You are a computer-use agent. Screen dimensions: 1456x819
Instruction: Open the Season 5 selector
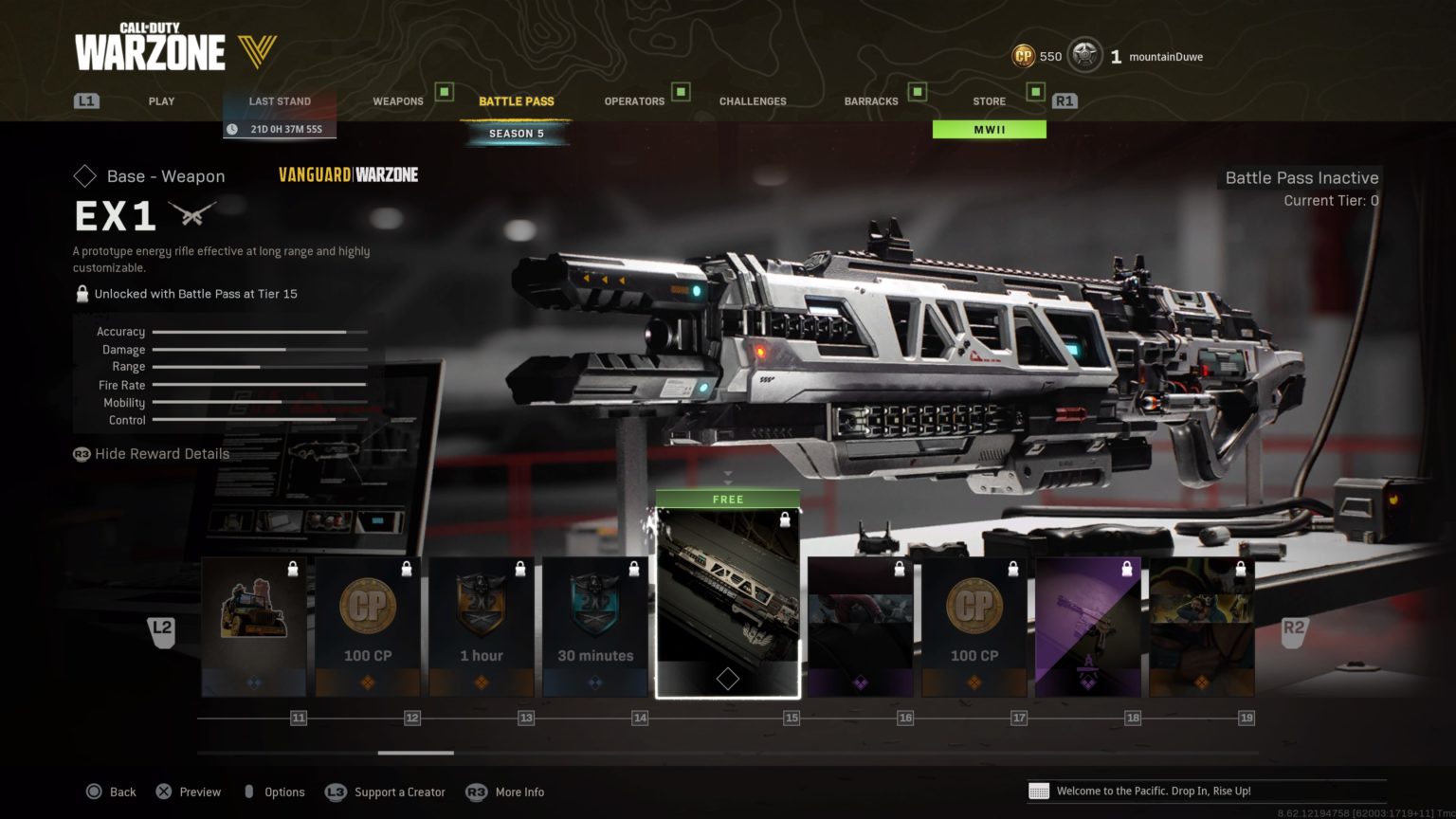pyautogui.click(x=516, y=133)
